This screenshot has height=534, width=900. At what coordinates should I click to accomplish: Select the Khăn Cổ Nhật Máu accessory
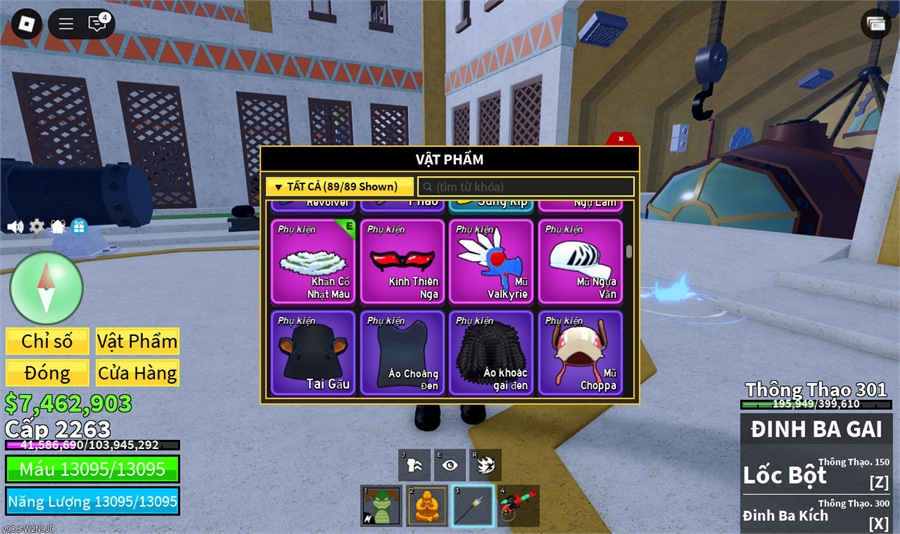(x=313, y=261)
